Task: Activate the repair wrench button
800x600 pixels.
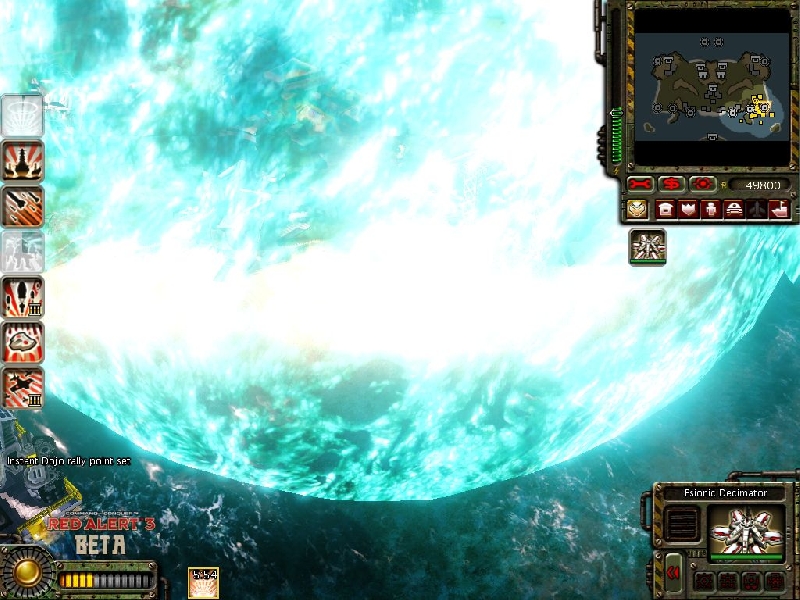Action: (x=640, y=185)
